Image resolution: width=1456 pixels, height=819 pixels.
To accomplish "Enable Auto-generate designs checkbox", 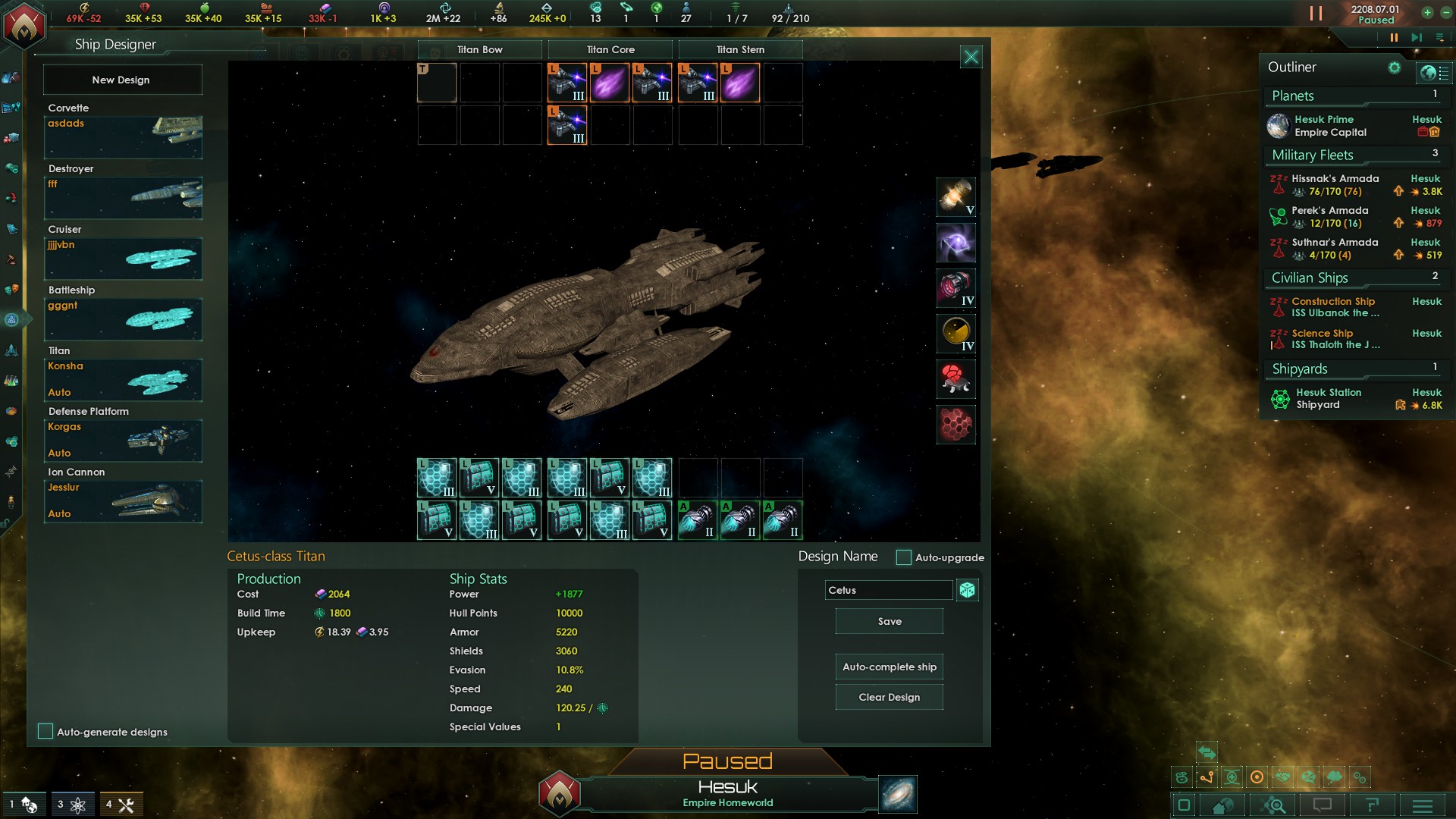I will 45,731.
